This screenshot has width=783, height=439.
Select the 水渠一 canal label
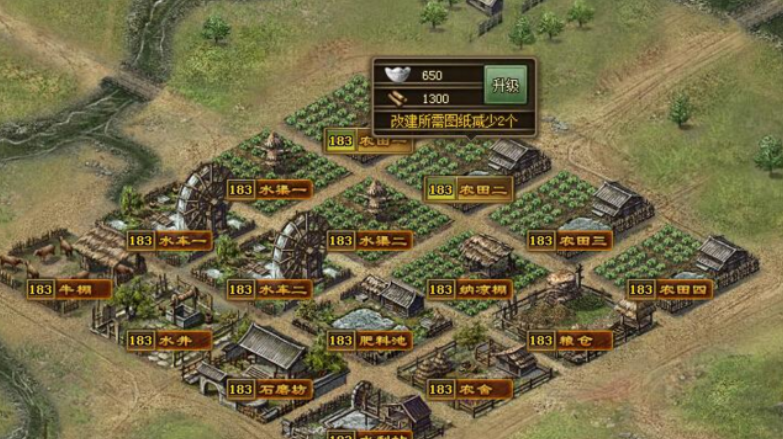(x=269, y=189)
